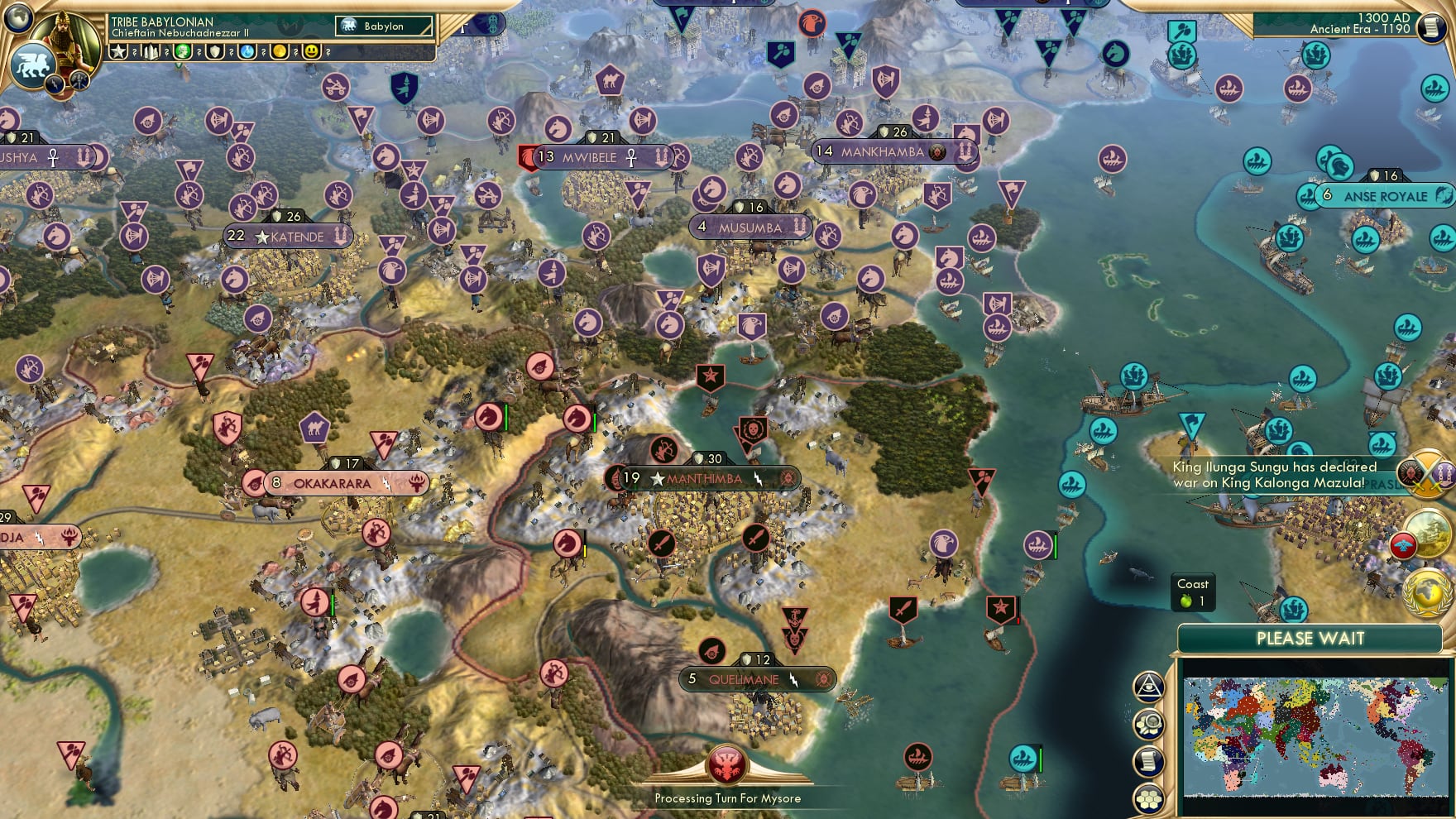This screenshot has height=819, width=1456.
Task: Toggle strategic view with the all-seeing eye icon
Action: 1151,685
